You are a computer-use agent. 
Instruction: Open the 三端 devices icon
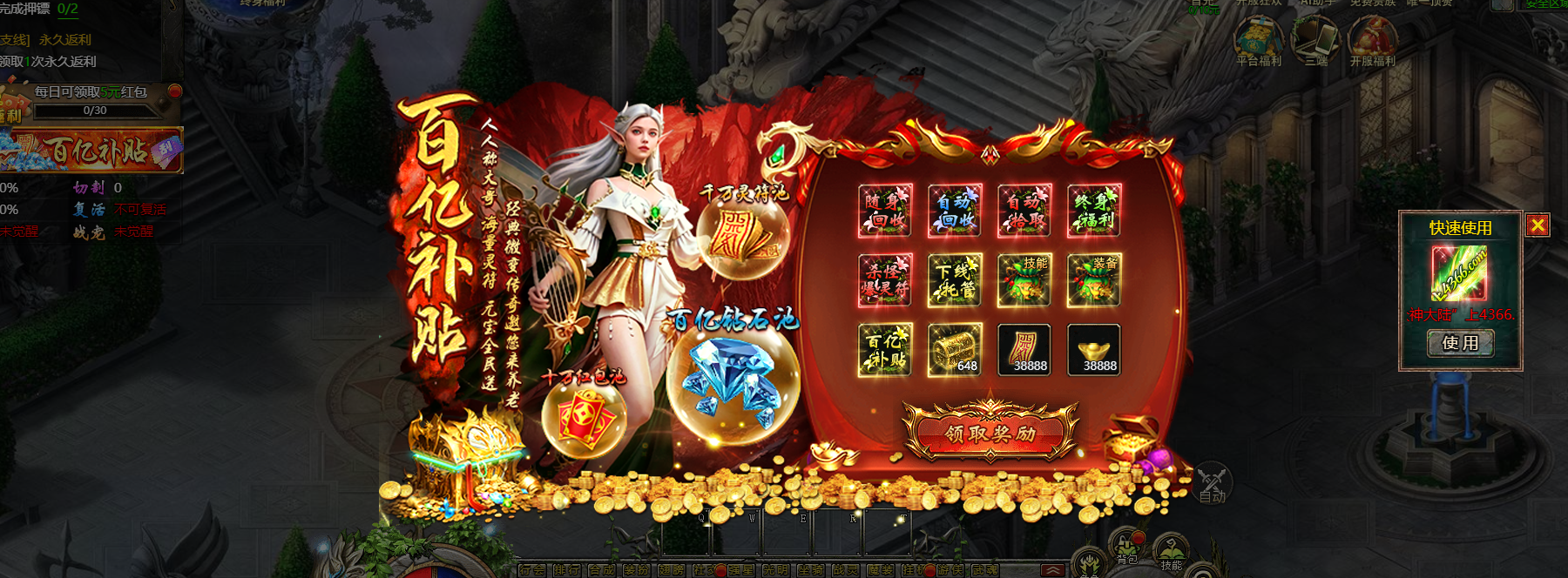pos(1315,40)
